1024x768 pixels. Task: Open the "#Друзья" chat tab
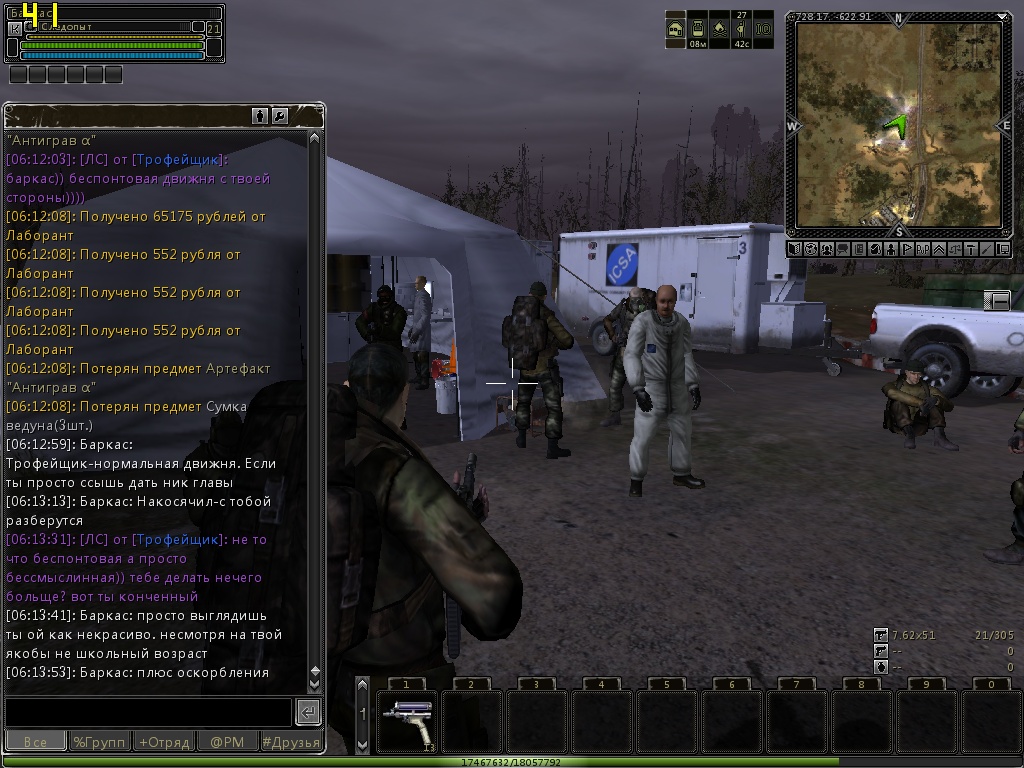point(290,741)
